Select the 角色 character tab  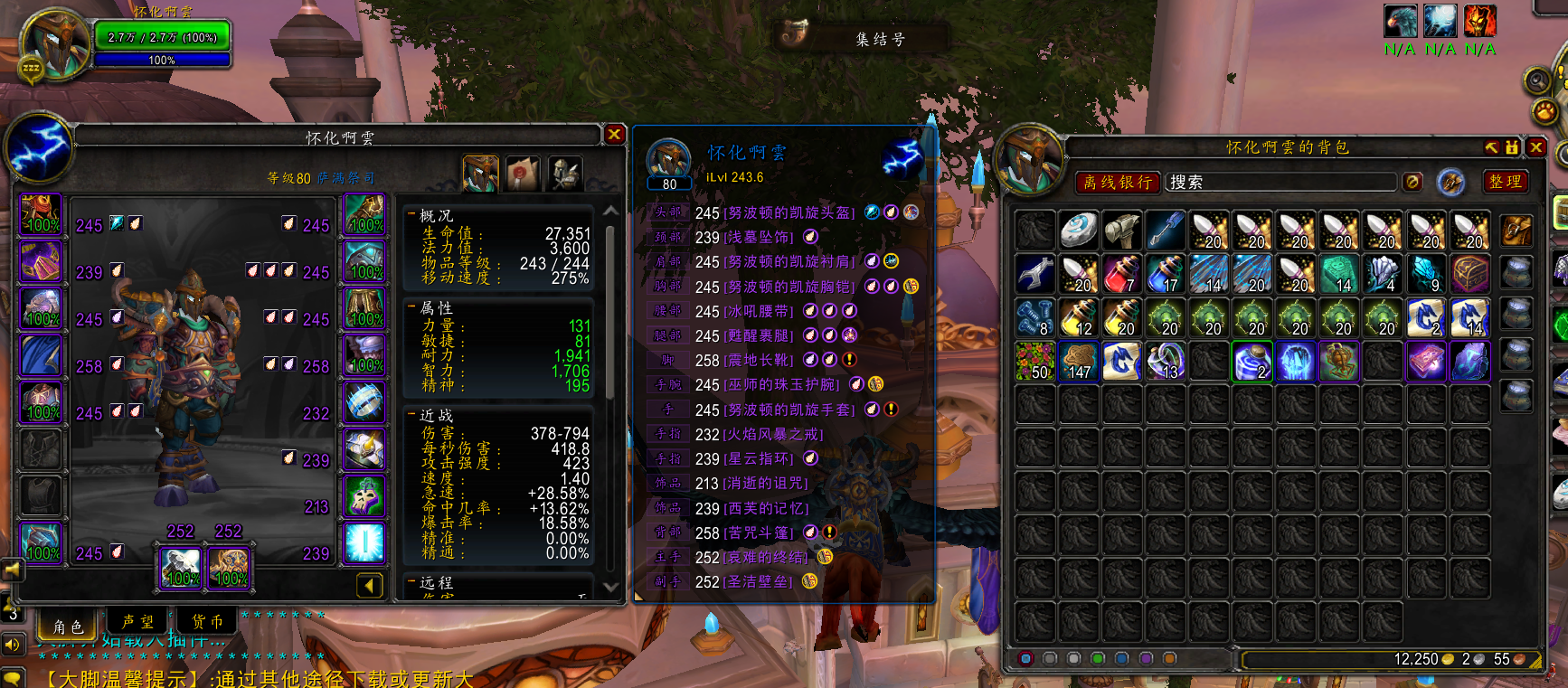tap(68, 626)
